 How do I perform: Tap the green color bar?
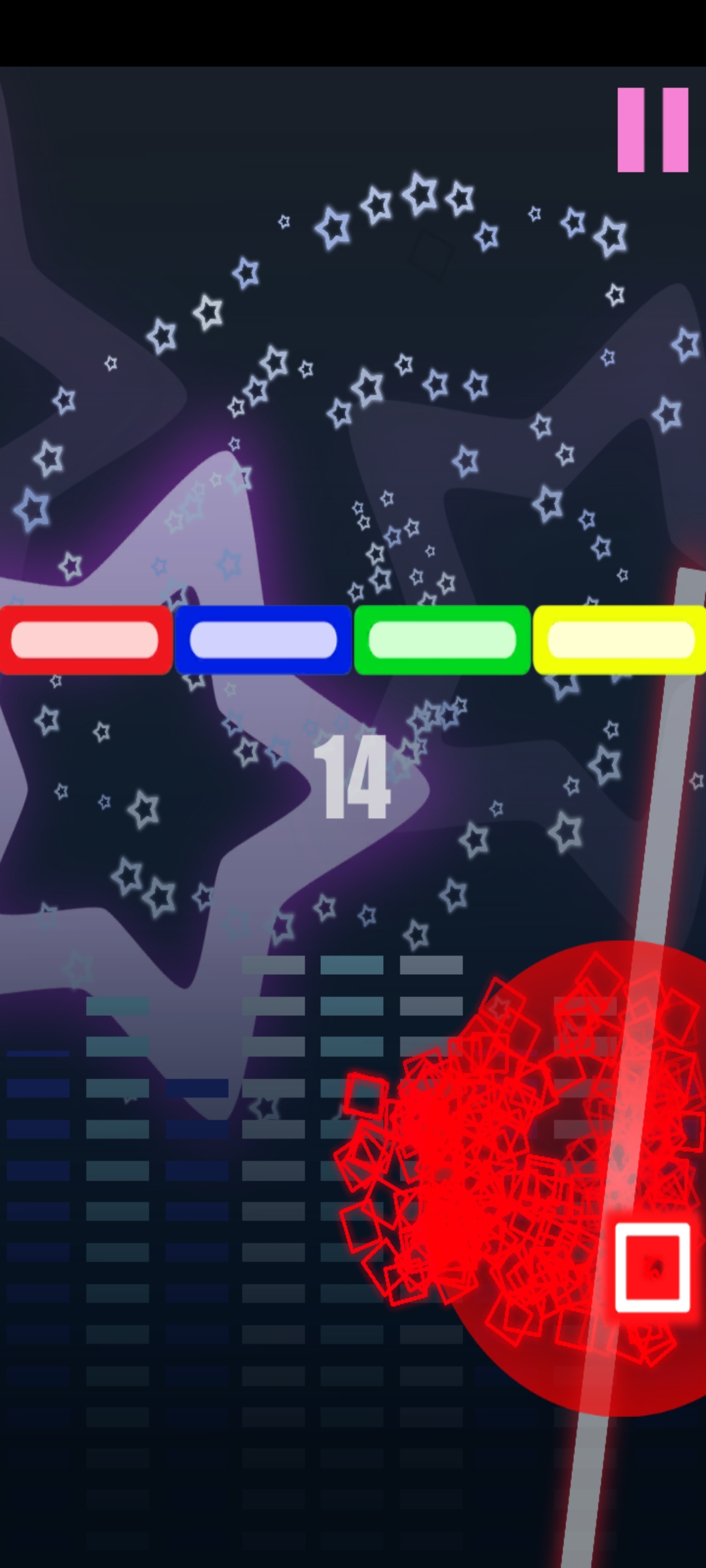[442, 640]
